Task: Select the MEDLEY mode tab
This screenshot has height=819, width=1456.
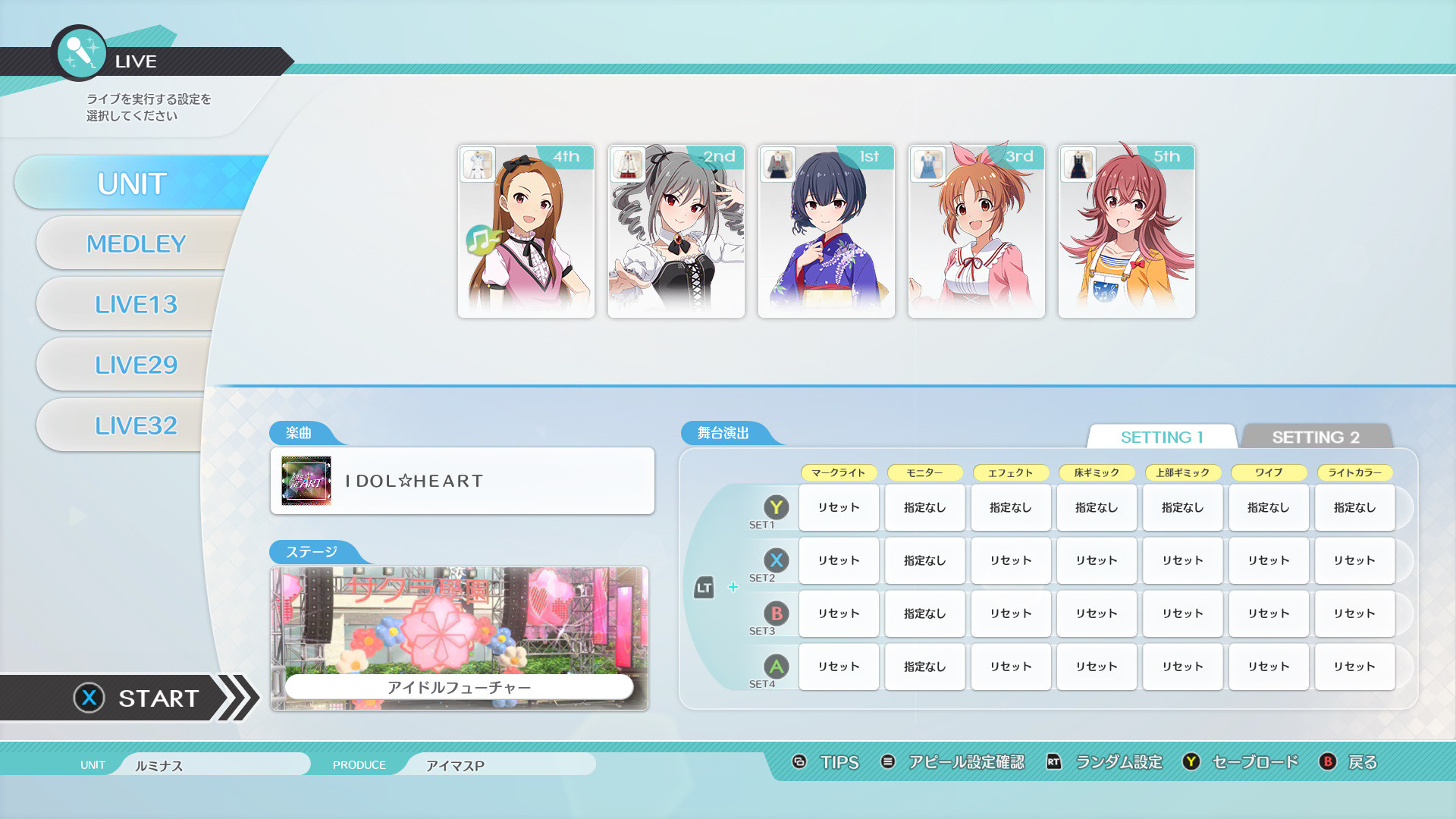Action: (136, 243)
